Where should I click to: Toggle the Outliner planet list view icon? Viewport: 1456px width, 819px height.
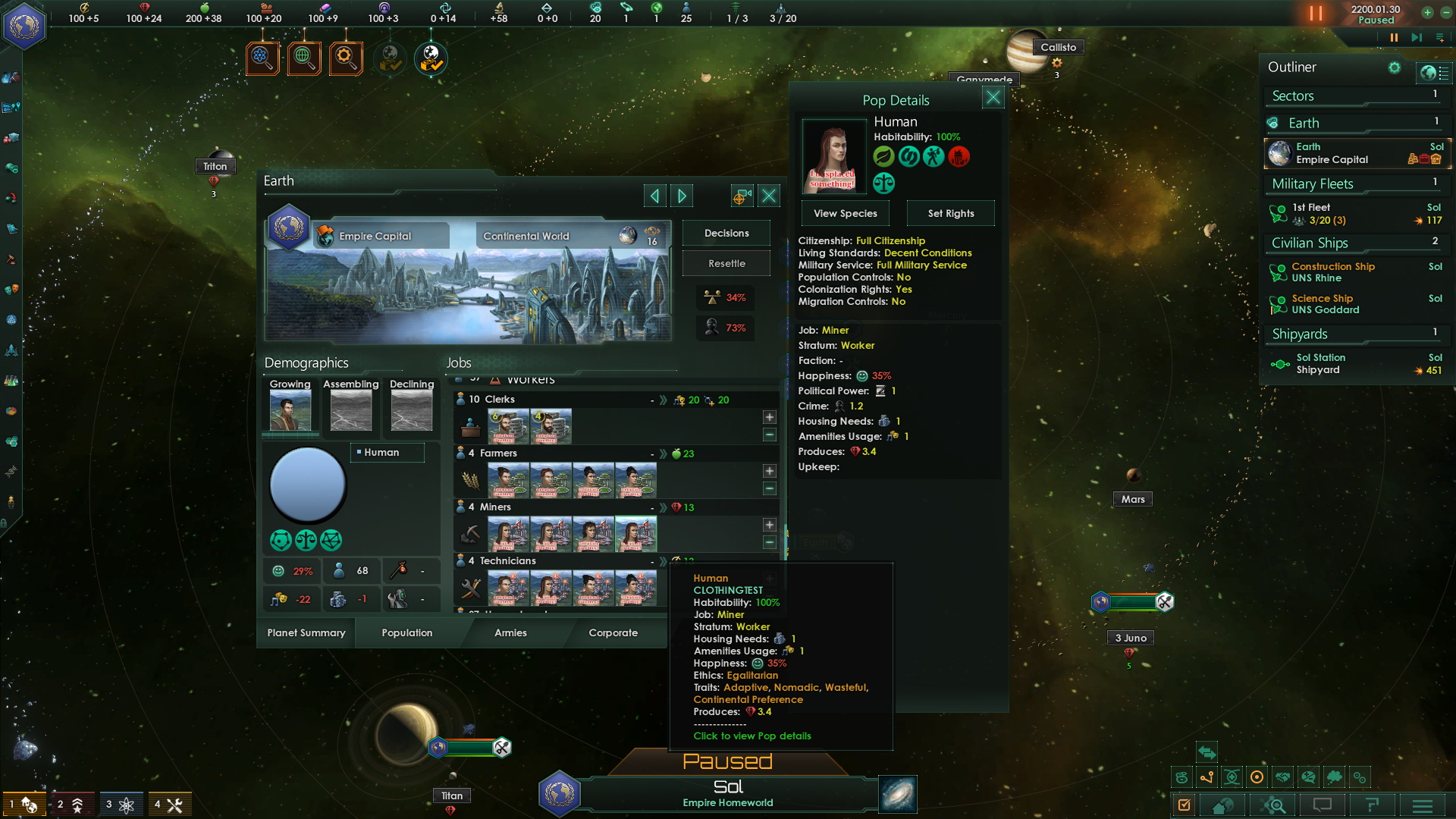pyautogui.click(x=1433, y=73)
